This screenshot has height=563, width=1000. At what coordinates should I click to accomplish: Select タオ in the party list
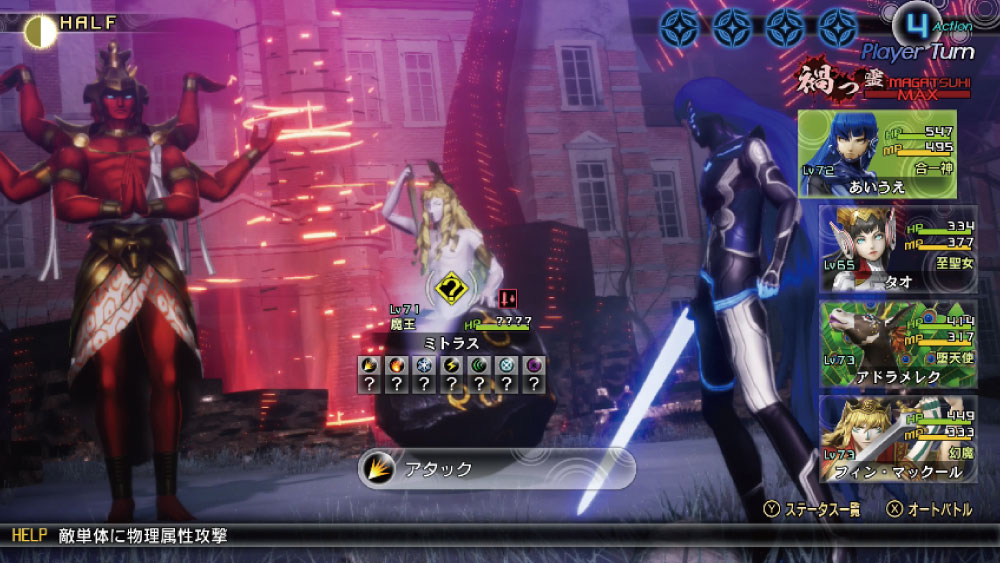coord(897,248)
